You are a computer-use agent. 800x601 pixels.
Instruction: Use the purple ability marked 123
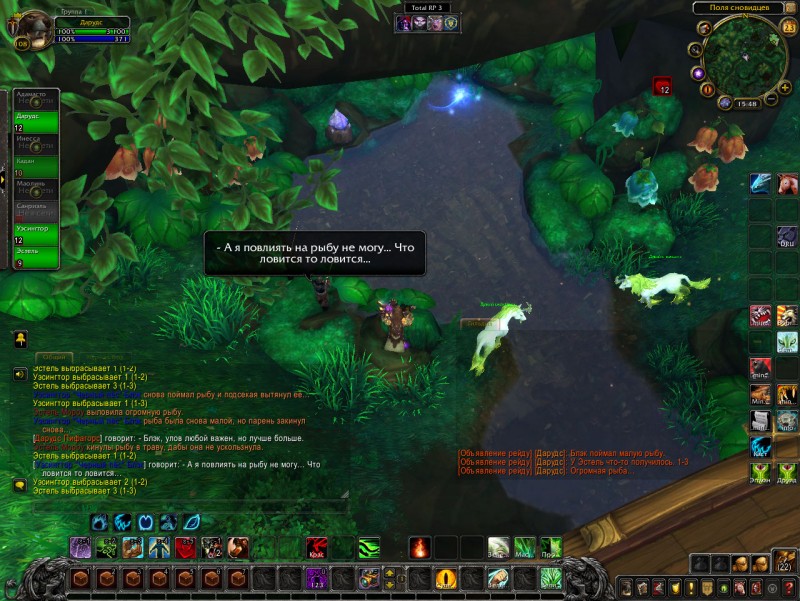(317, 578)
